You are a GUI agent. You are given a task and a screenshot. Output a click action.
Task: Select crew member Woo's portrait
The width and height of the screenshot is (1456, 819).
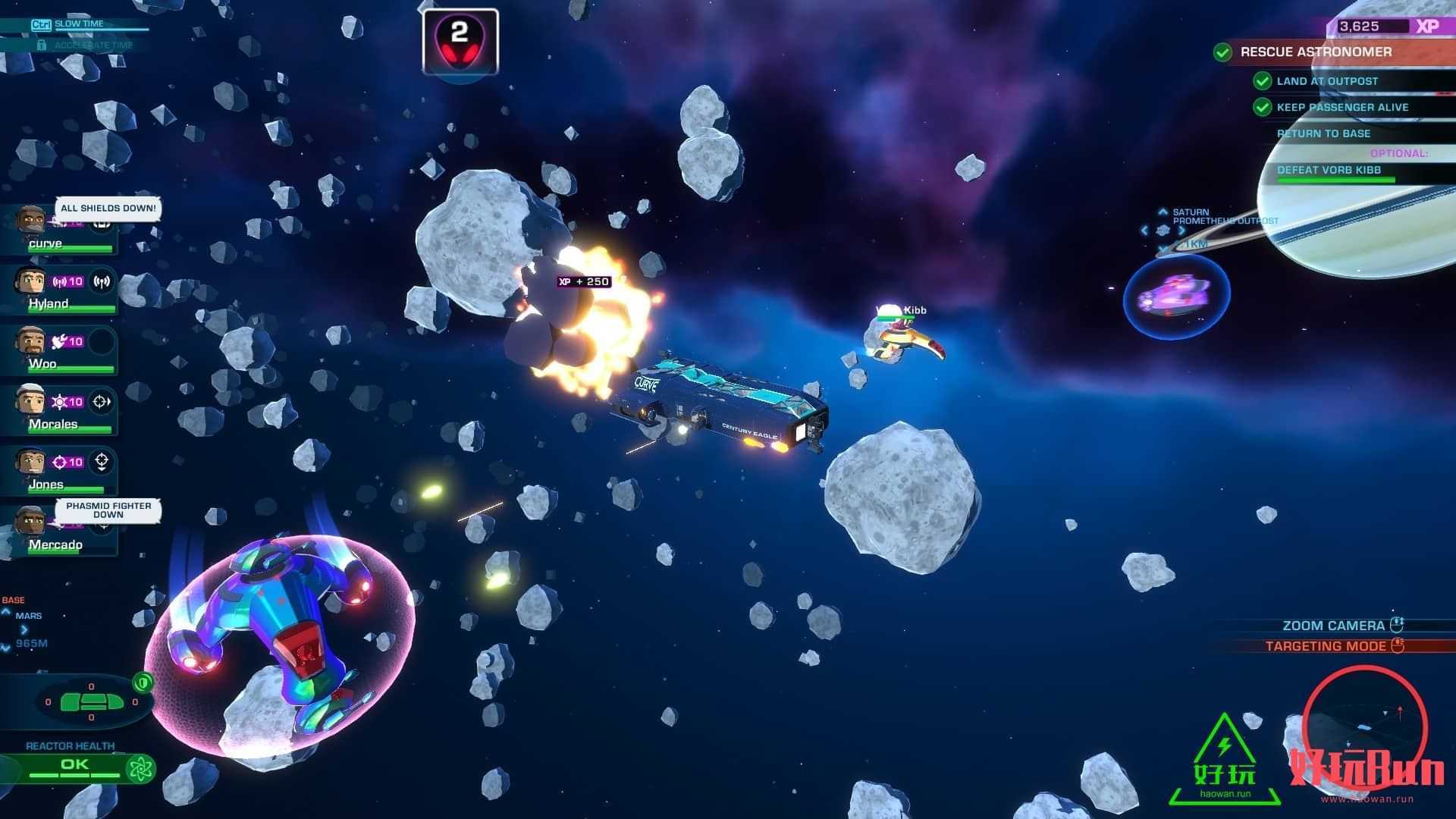tap(30, 342)
